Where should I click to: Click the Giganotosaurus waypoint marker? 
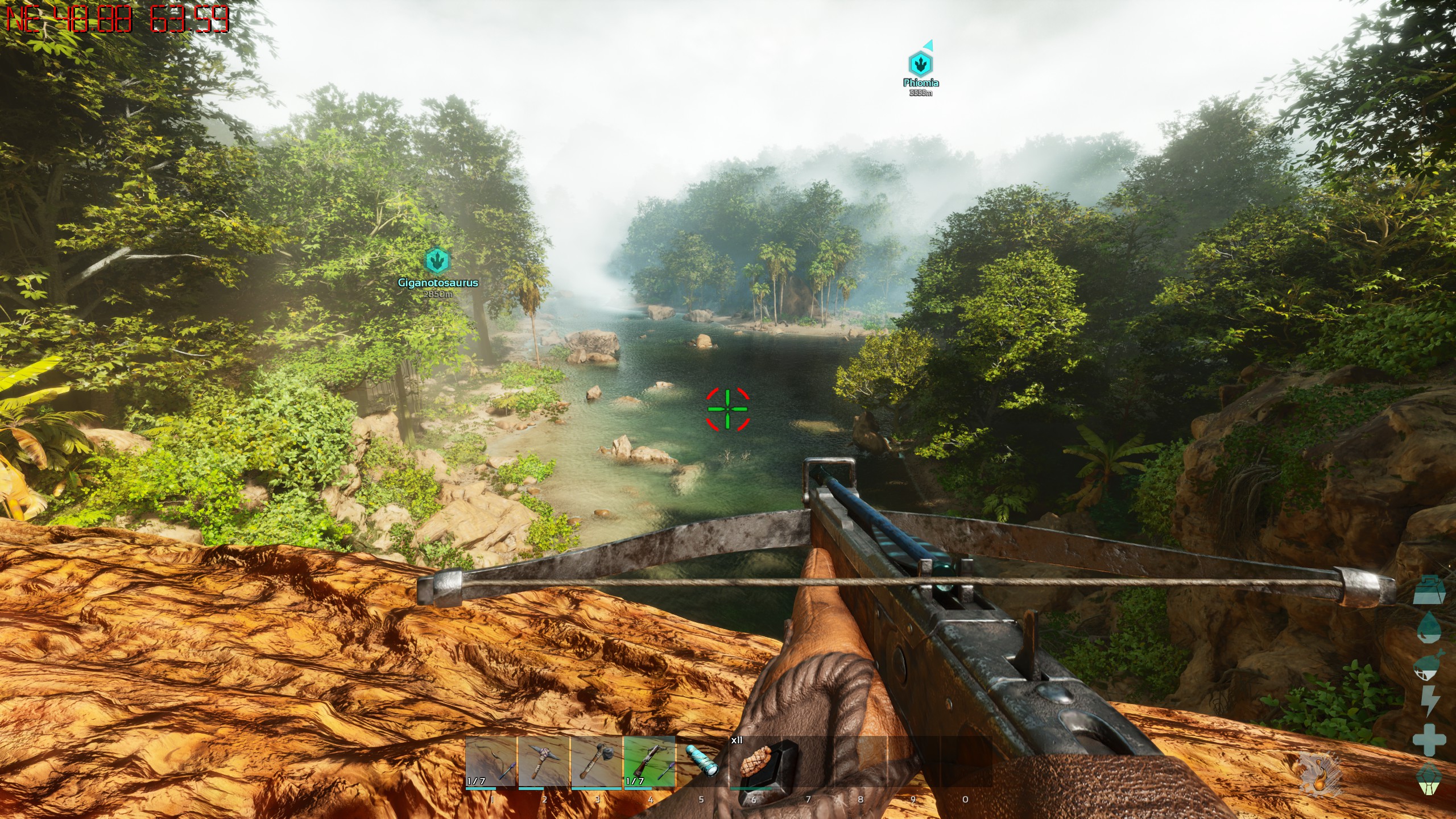pyautogui.click(x=437, y=261)
